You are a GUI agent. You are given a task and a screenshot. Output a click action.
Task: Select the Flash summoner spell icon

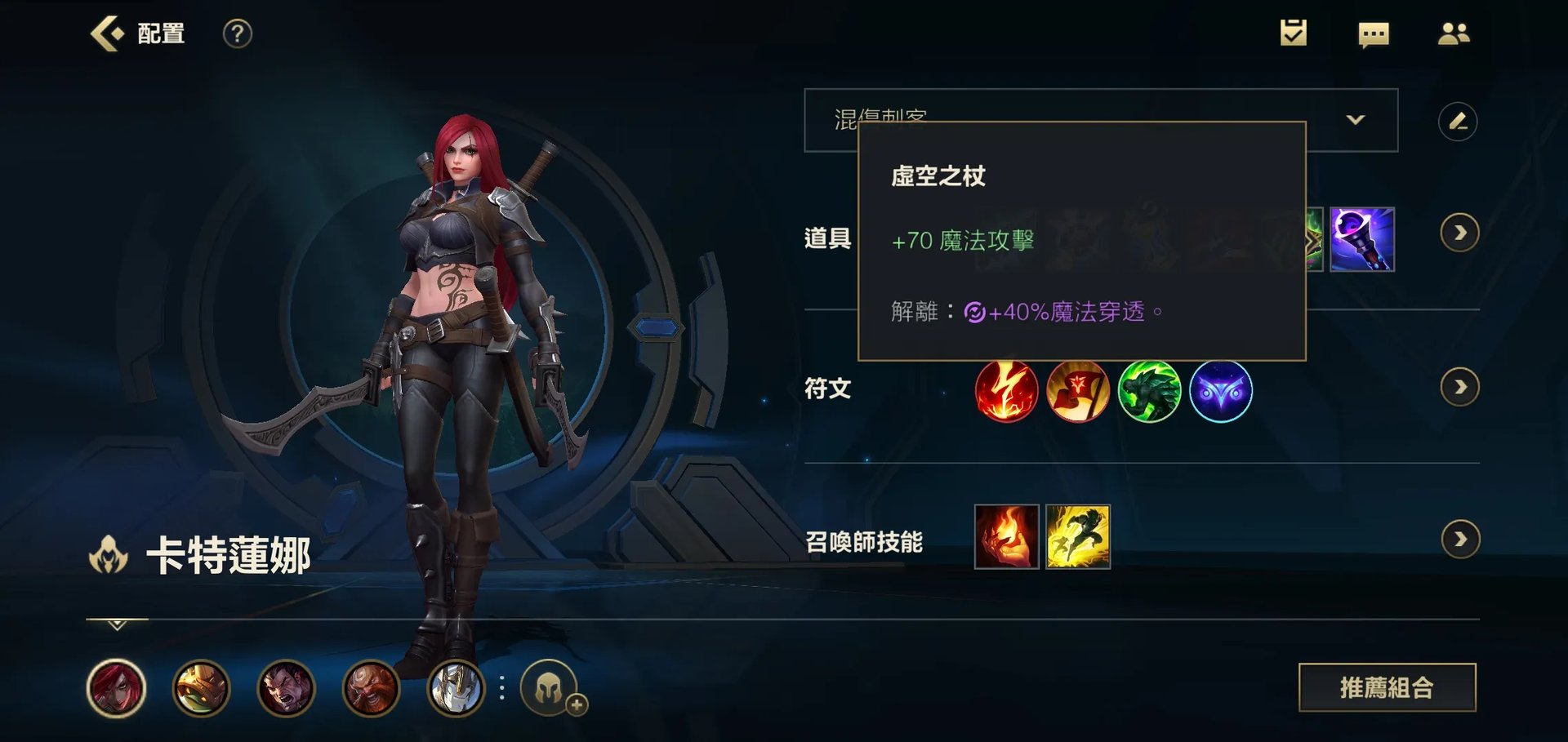[1078, 536]
